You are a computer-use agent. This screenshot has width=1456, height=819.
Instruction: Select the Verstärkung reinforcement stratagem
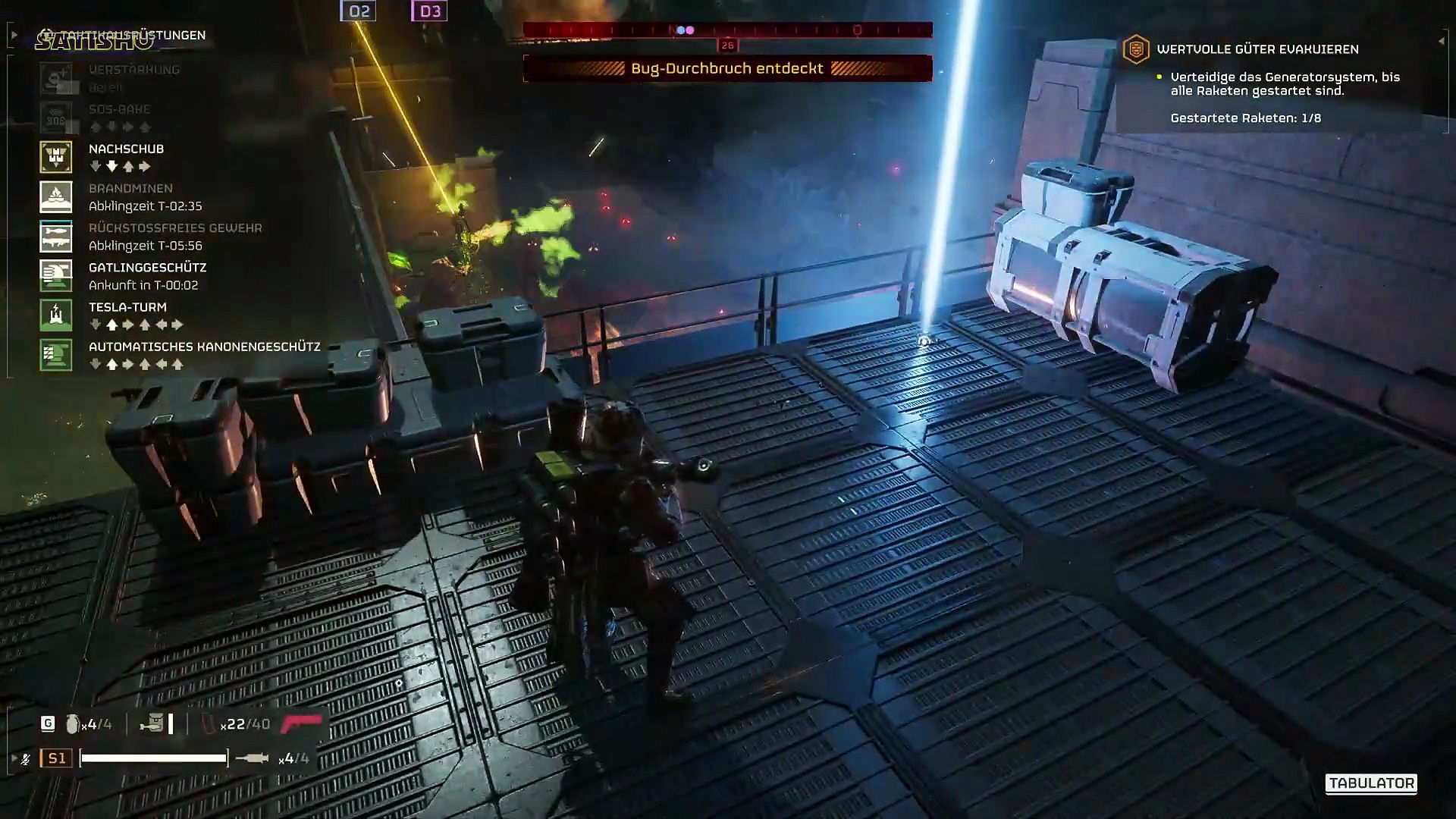point(56,78)
